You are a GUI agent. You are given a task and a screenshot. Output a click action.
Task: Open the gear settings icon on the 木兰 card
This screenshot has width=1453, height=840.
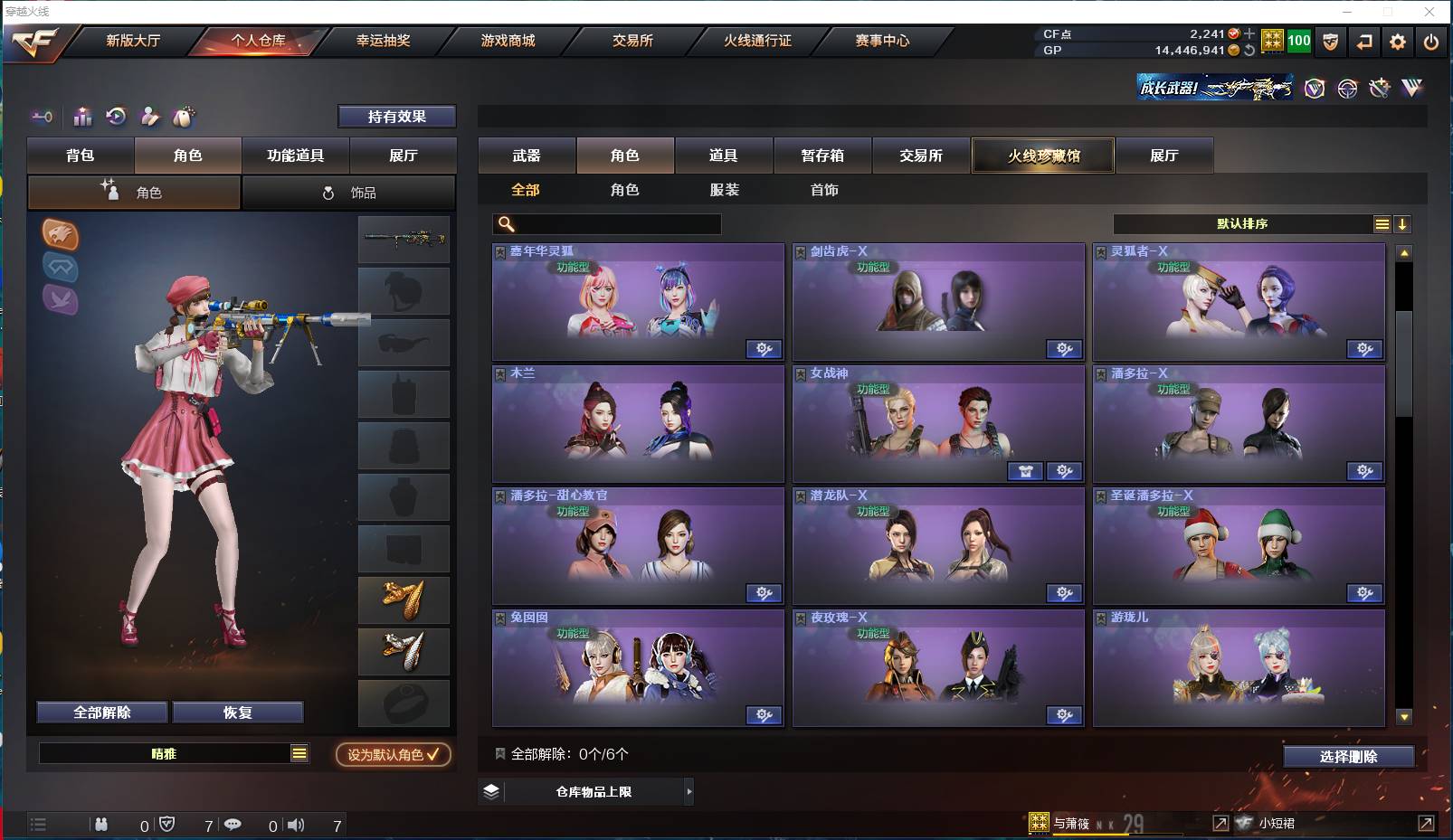click(x=764, y=471)
